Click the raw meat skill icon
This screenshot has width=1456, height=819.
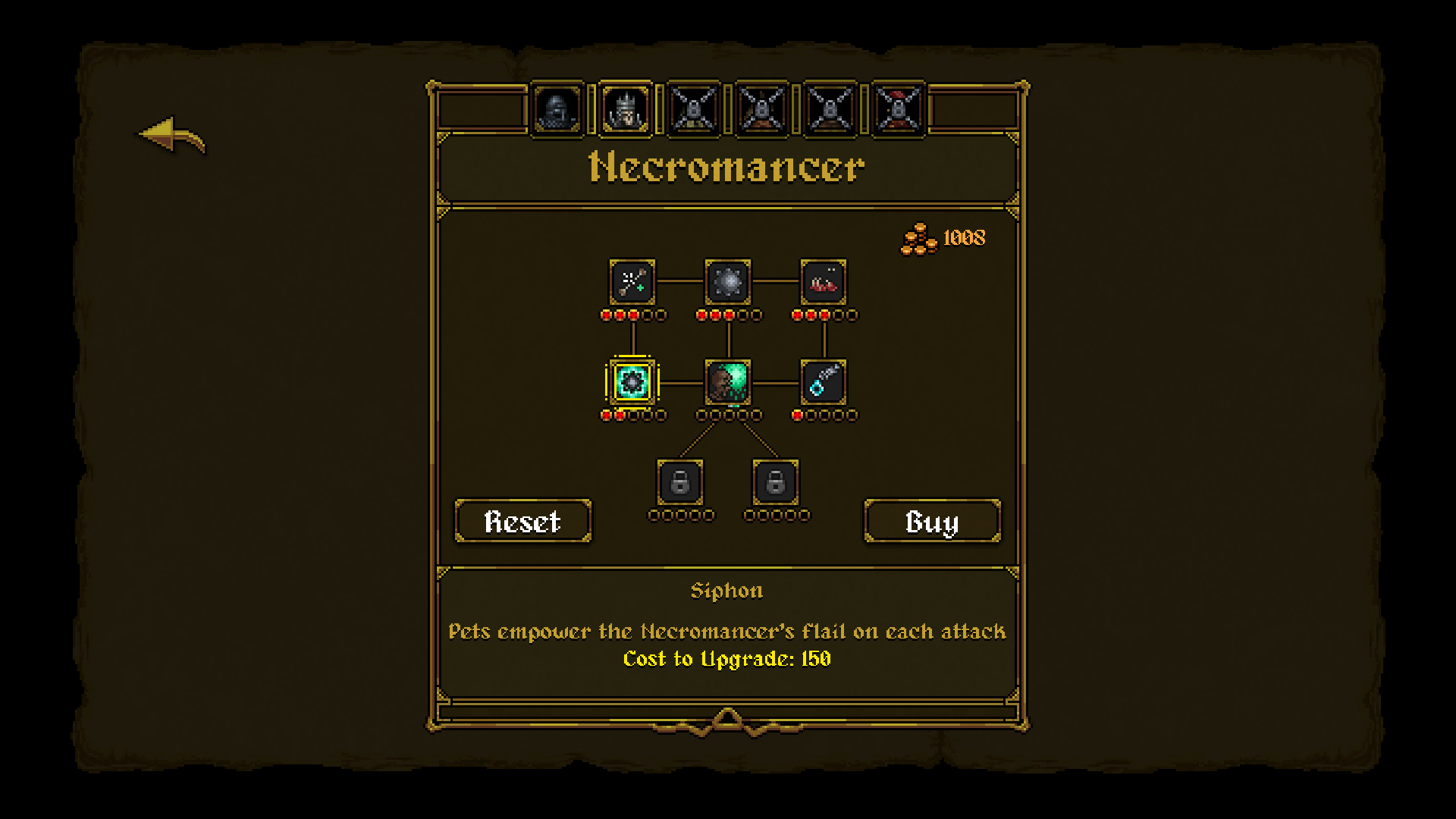pos(824,282)
